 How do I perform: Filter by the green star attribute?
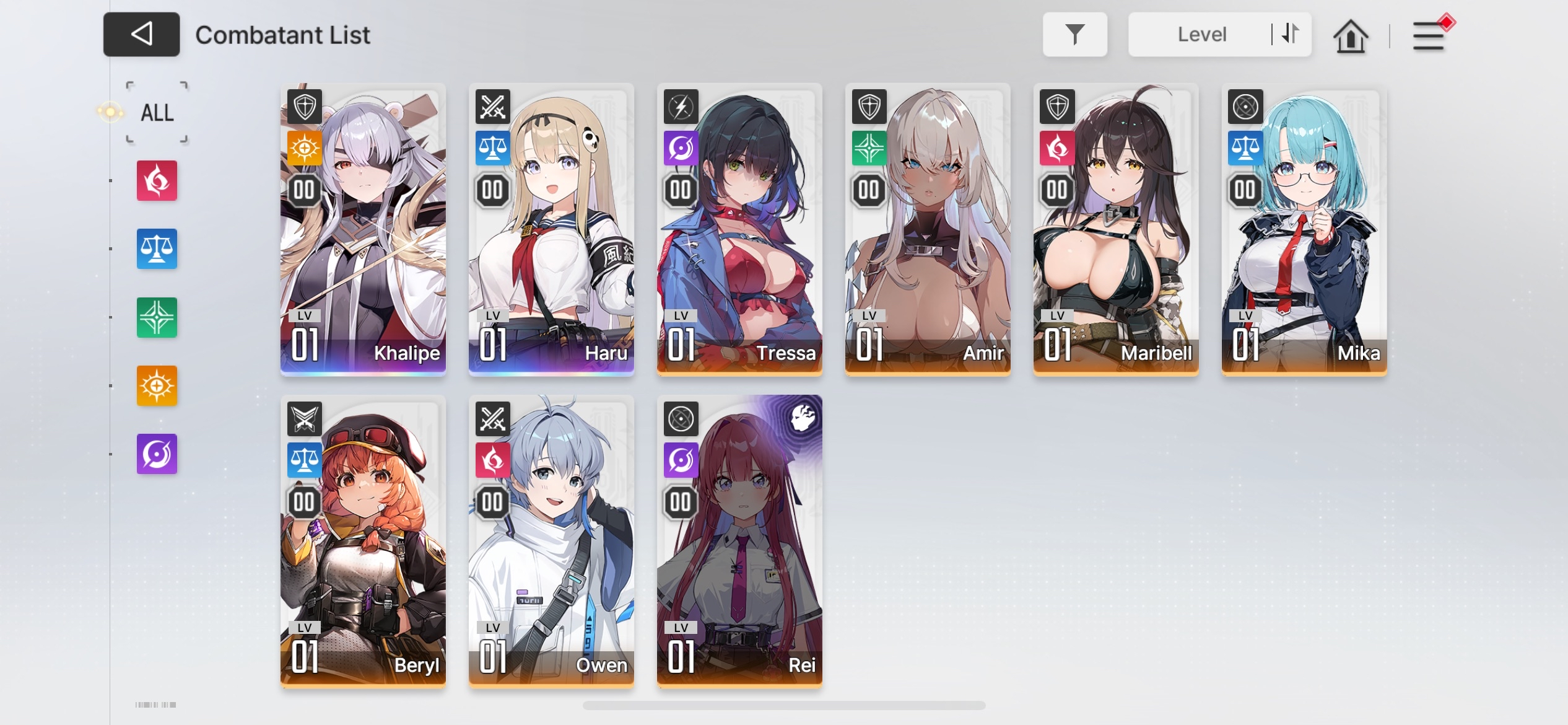[x=157, y=317]
